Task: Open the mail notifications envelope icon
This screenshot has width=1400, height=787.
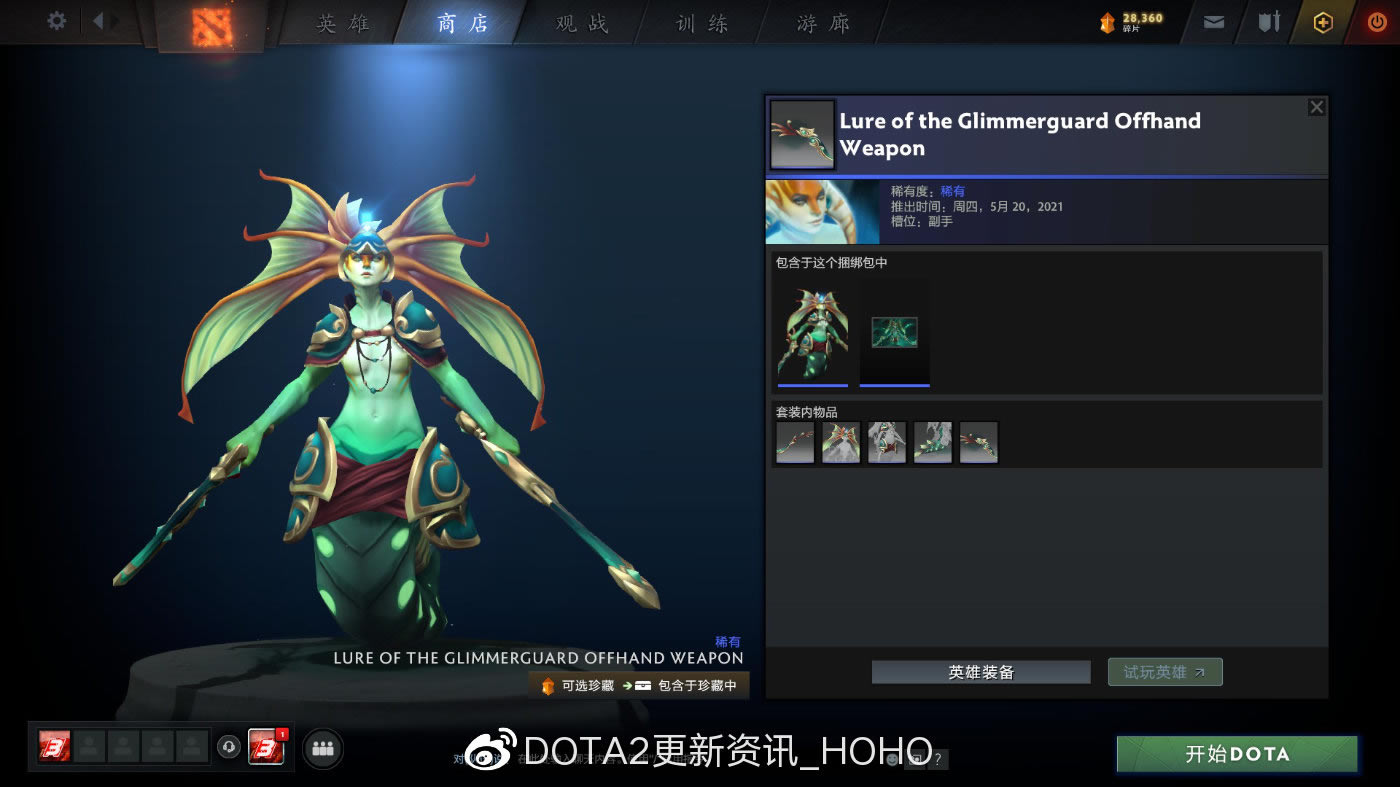Action: point(1213,21)
